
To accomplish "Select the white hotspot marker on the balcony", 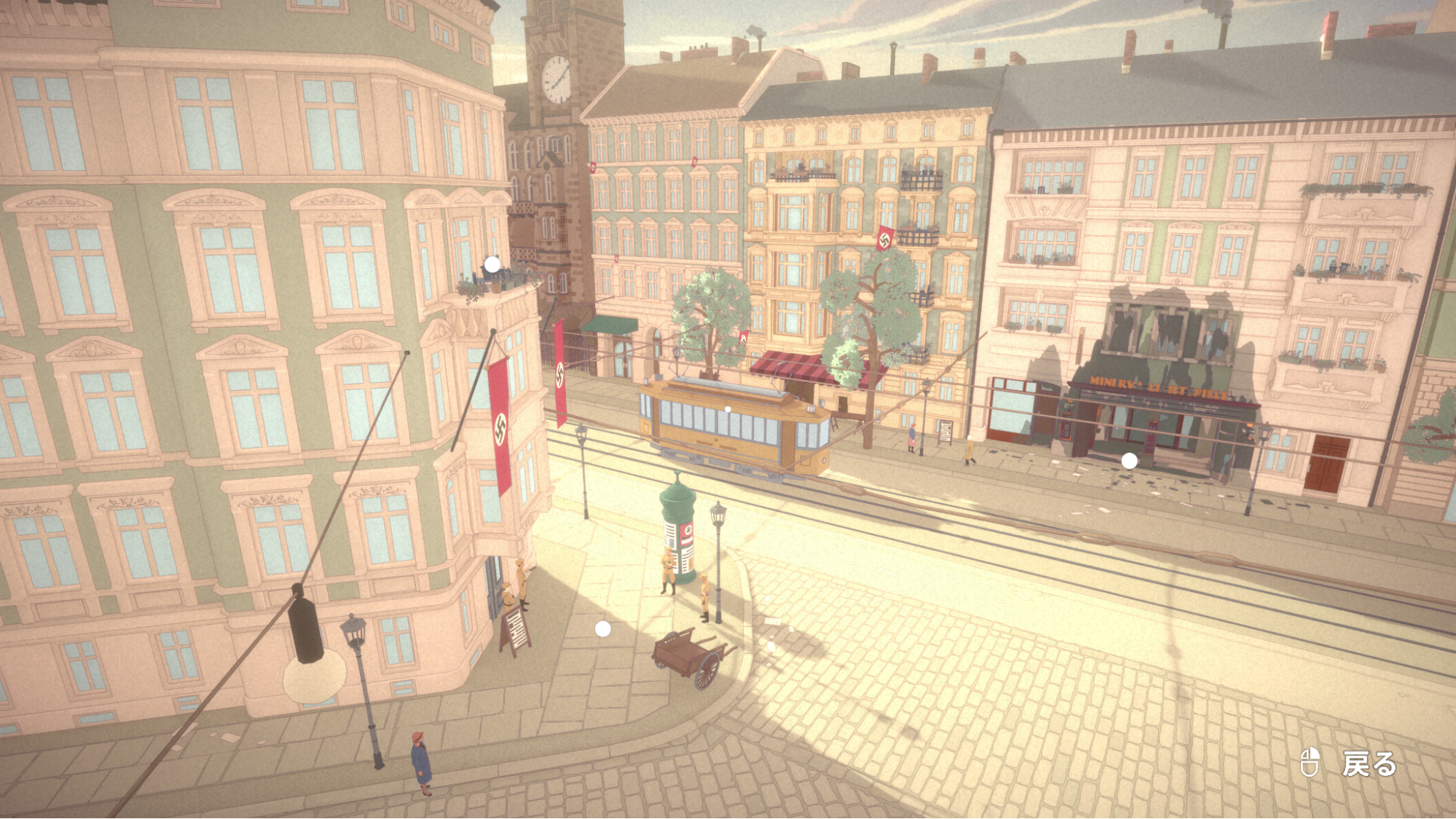I will click(492, 264).
